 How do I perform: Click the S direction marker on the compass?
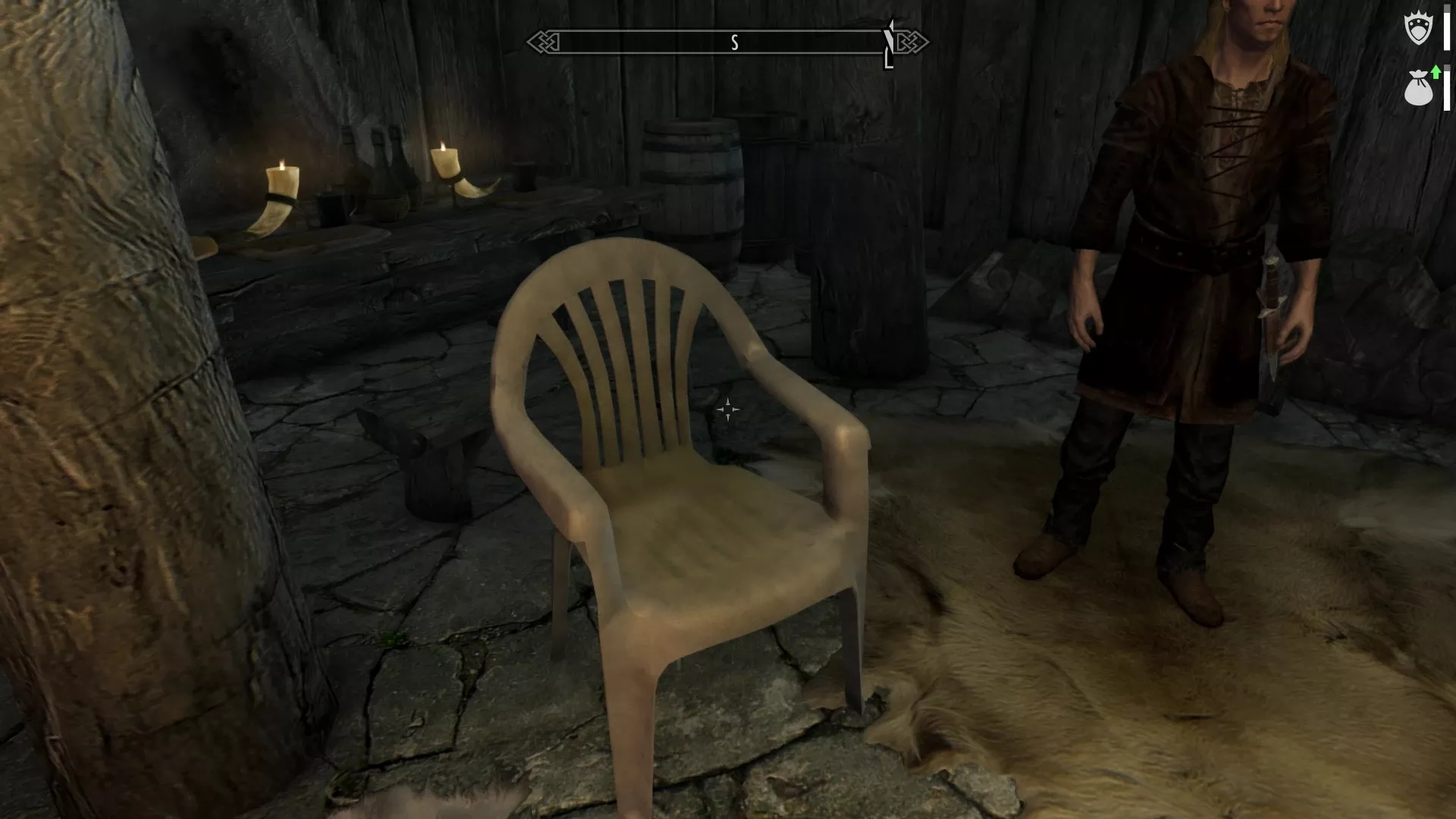733,42
